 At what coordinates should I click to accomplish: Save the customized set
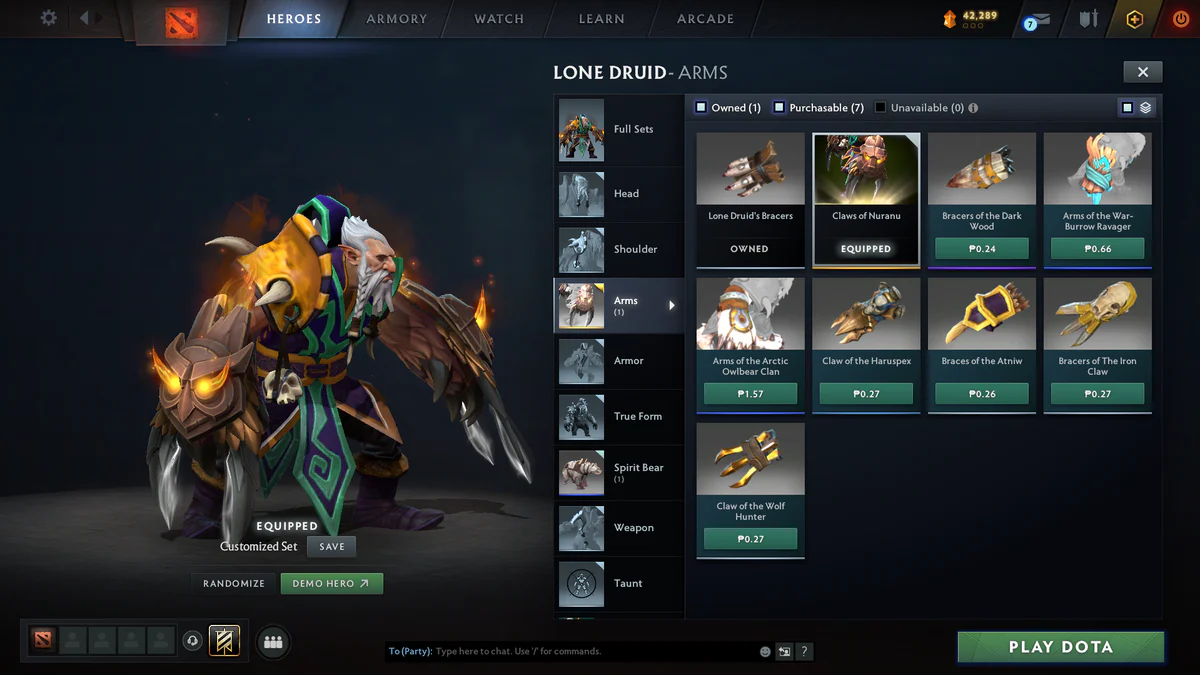pos(332,547)
